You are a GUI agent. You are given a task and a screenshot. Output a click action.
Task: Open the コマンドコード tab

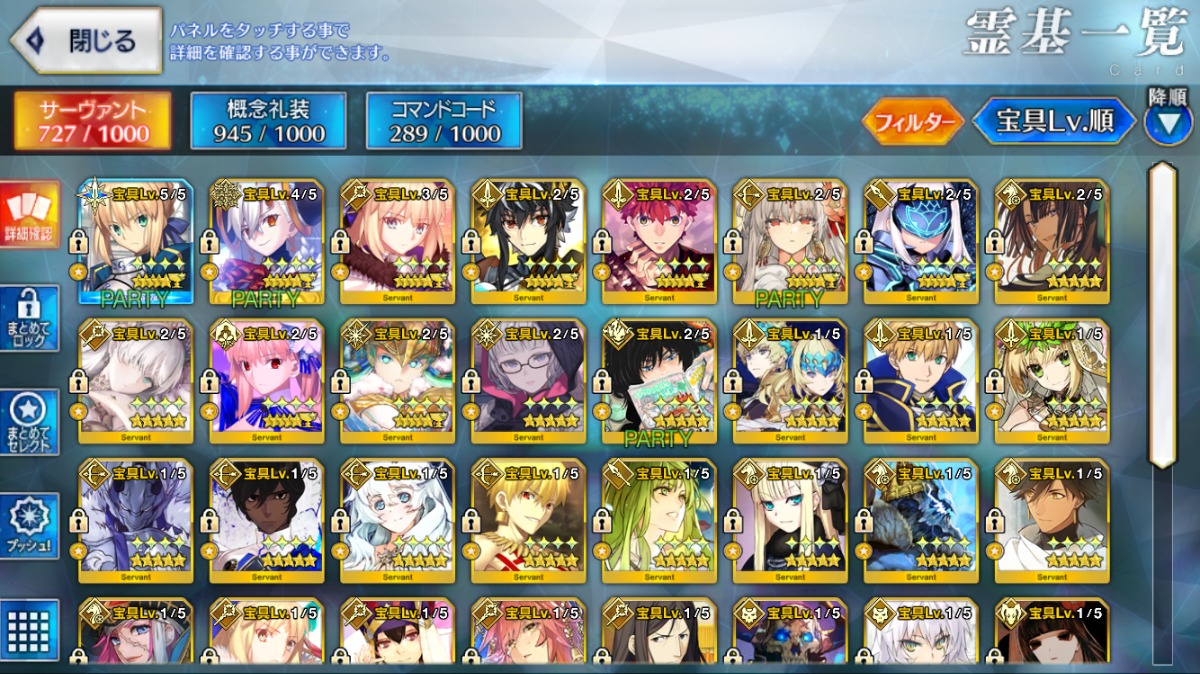[x=444, y=121]
